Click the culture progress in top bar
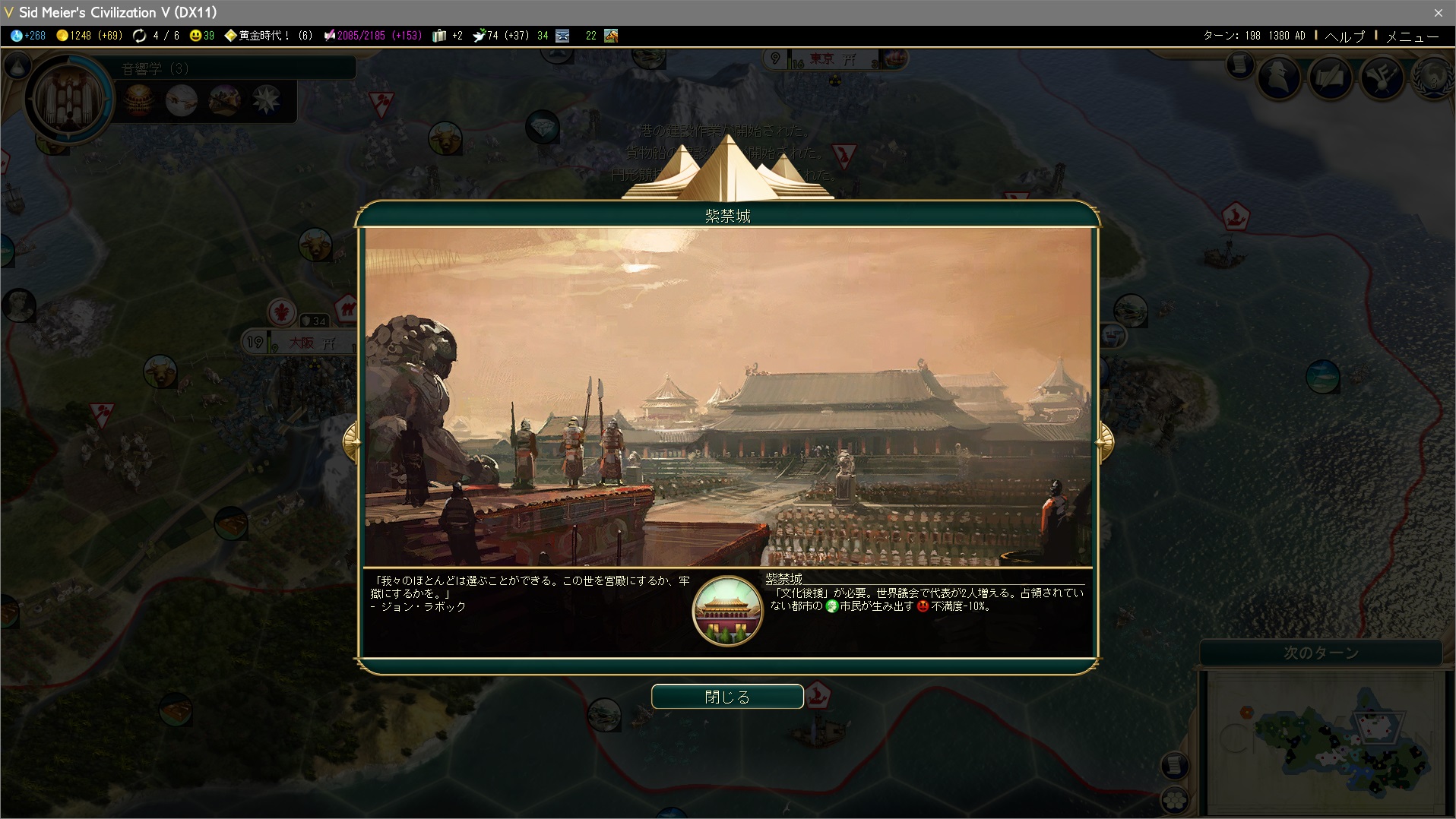Screen dimensions: 1456x819 pos(372,36)
